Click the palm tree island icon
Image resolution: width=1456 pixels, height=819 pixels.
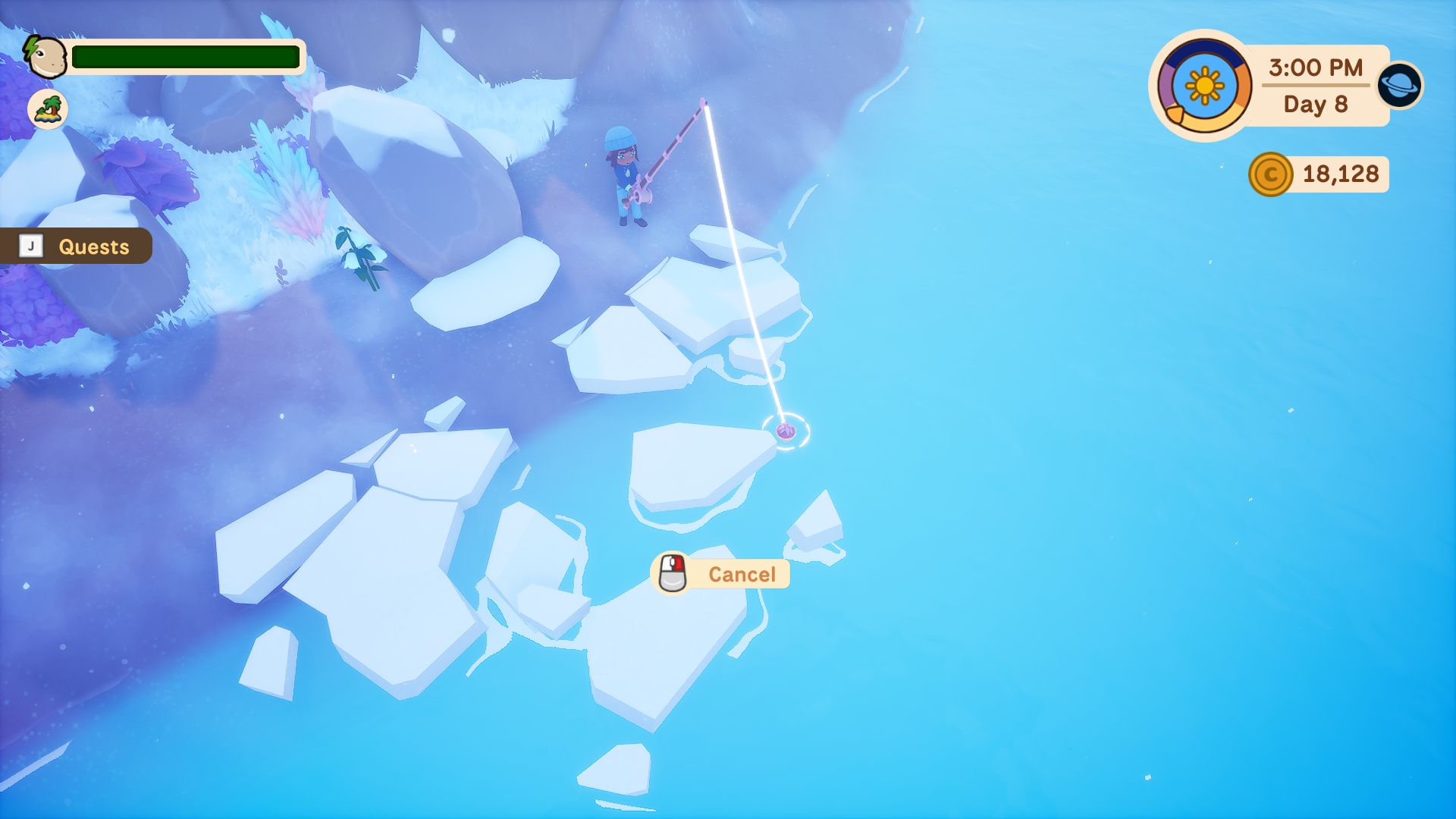(48, 109)
